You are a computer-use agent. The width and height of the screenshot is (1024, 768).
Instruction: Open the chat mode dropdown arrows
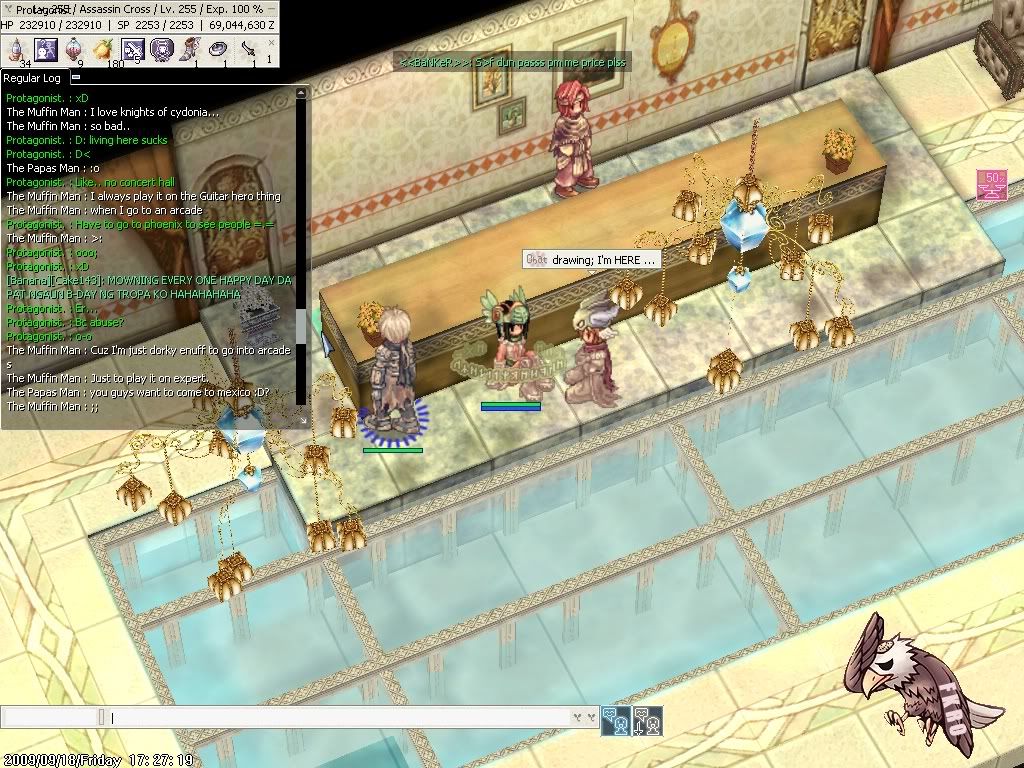click(x=583, y=717)
